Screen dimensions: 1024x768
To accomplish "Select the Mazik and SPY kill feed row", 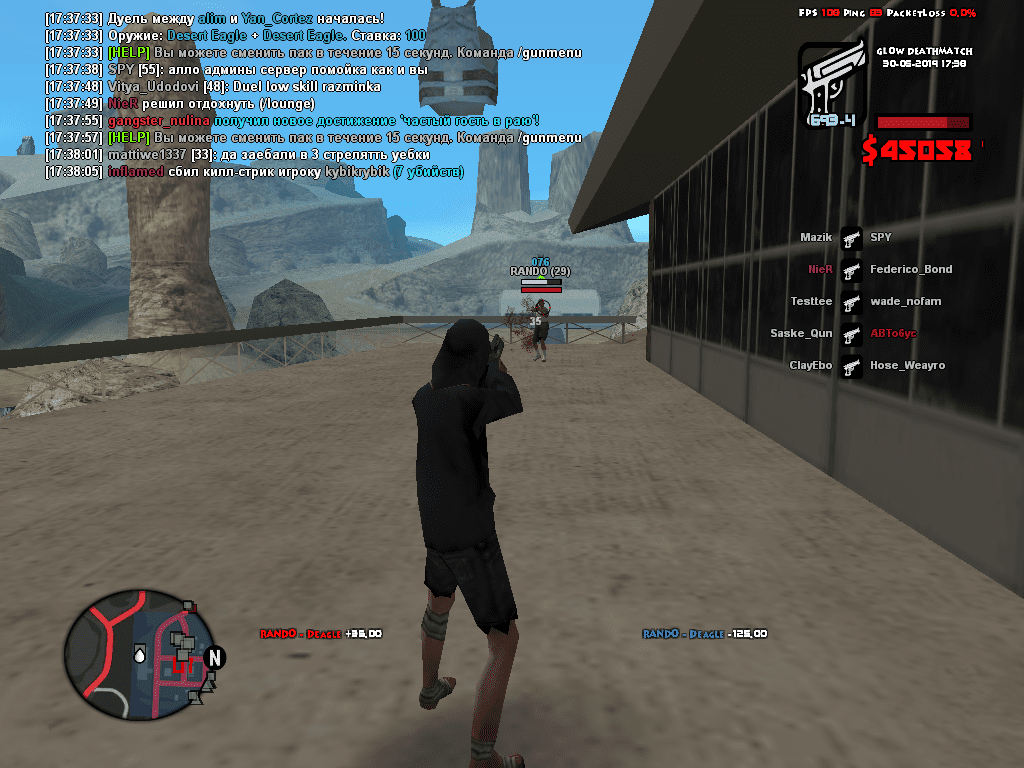I will click(851, 238).
